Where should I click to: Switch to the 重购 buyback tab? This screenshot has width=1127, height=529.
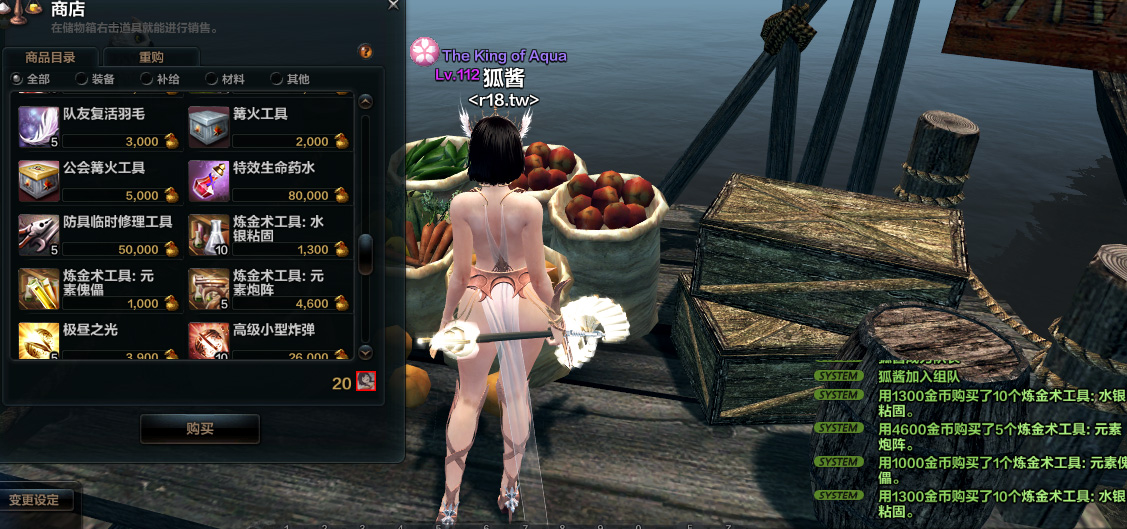[x=151, y=57]
